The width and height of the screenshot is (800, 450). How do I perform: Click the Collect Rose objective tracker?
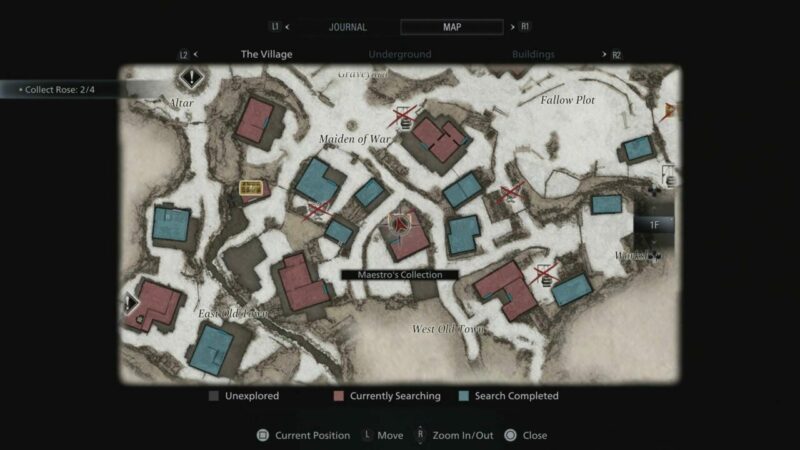[60, 89]
